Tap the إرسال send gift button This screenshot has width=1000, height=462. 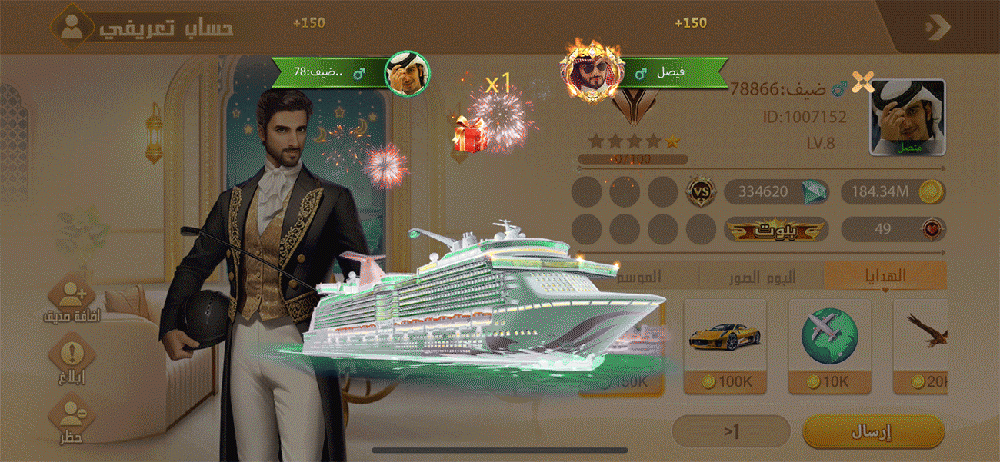[874, 431]
